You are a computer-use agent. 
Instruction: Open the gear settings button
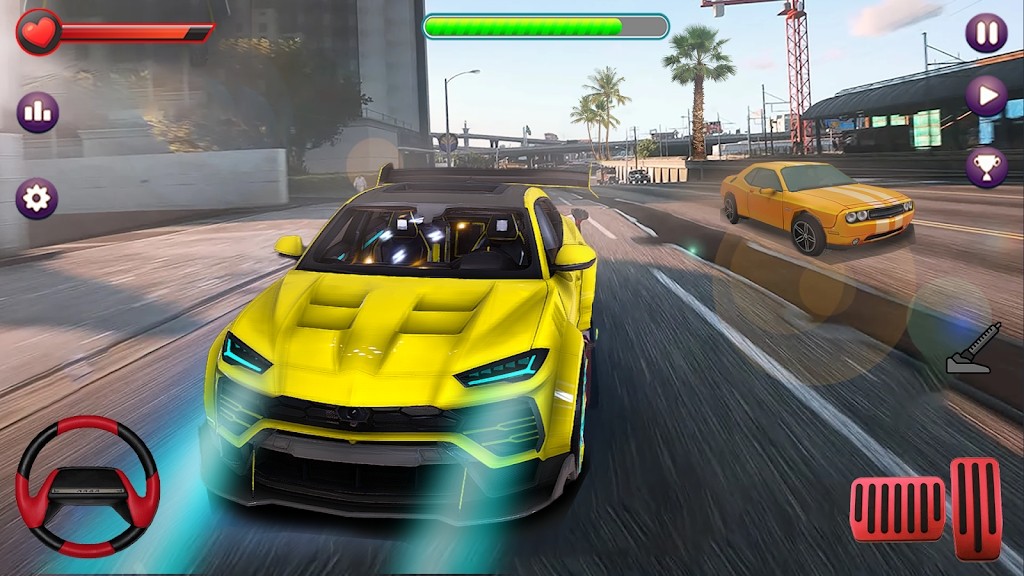(37, 198)
